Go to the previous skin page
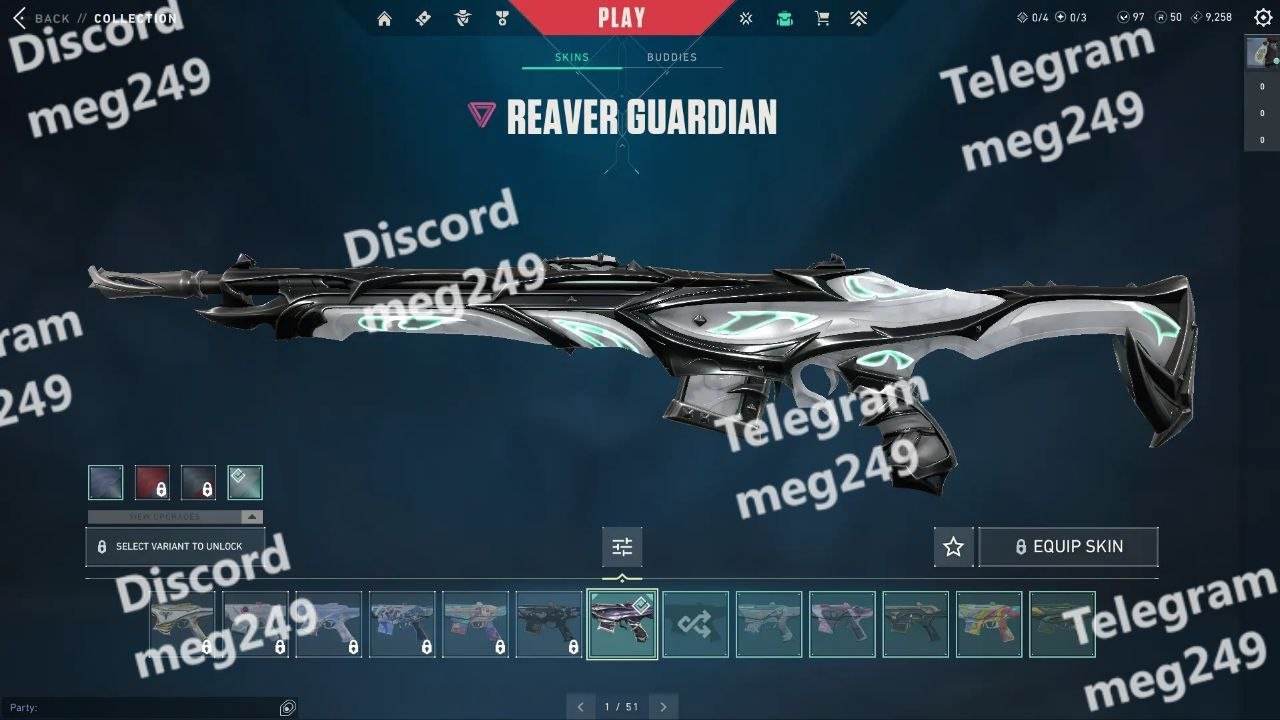The height and width of the screenshot is (720, 1280). coord(581,707)
